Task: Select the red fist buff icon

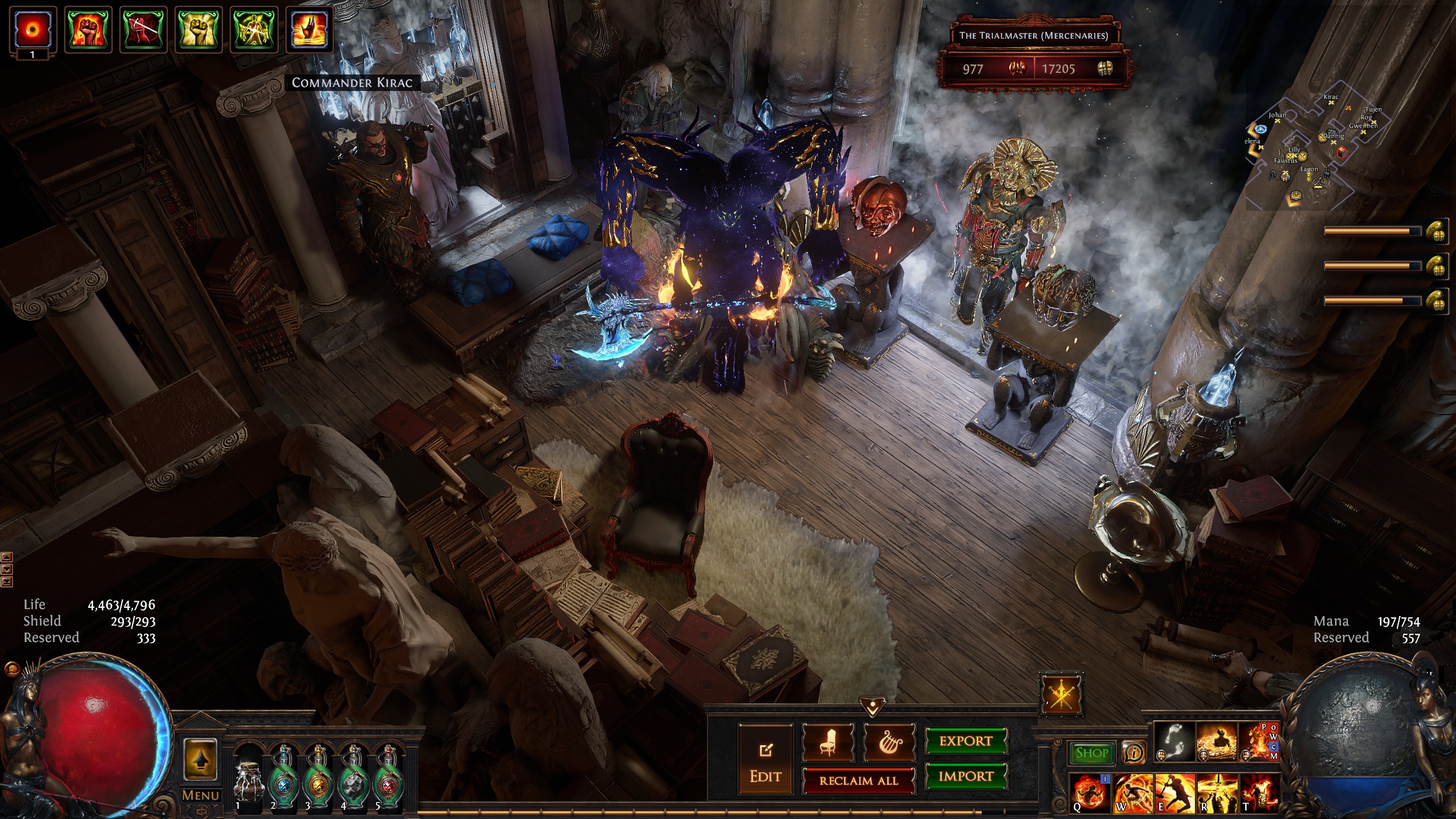Action: pyautogui.click(x=88, y=29)
